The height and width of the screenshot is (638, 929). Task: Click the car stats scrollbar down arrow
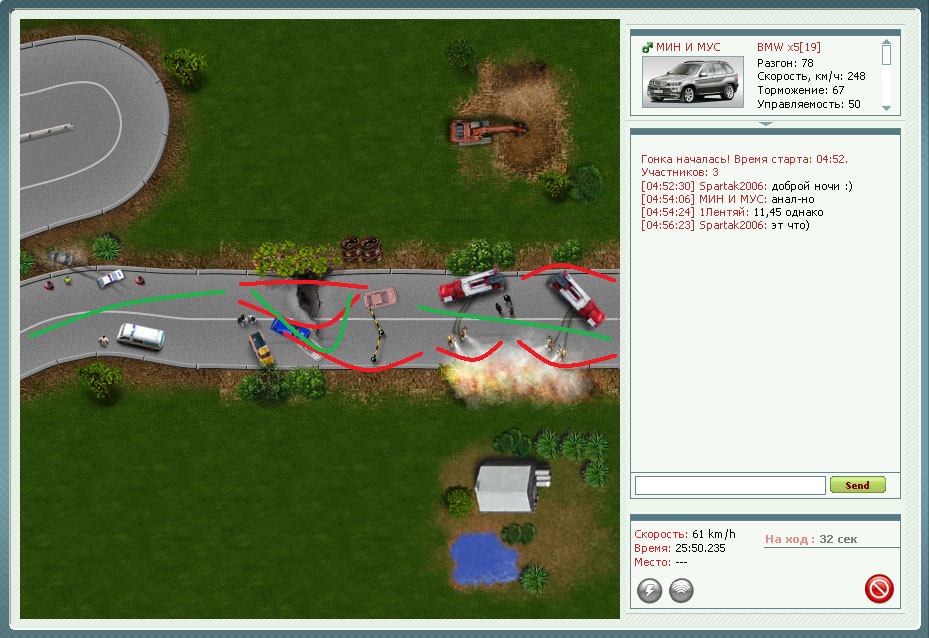[886, 107]
